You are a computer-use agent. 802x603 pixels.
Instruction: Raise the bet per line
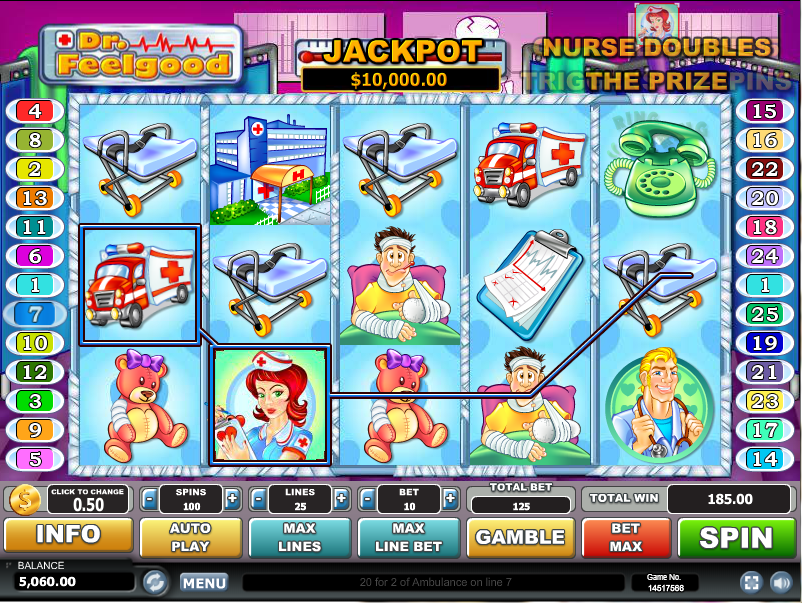click(450, 498)
